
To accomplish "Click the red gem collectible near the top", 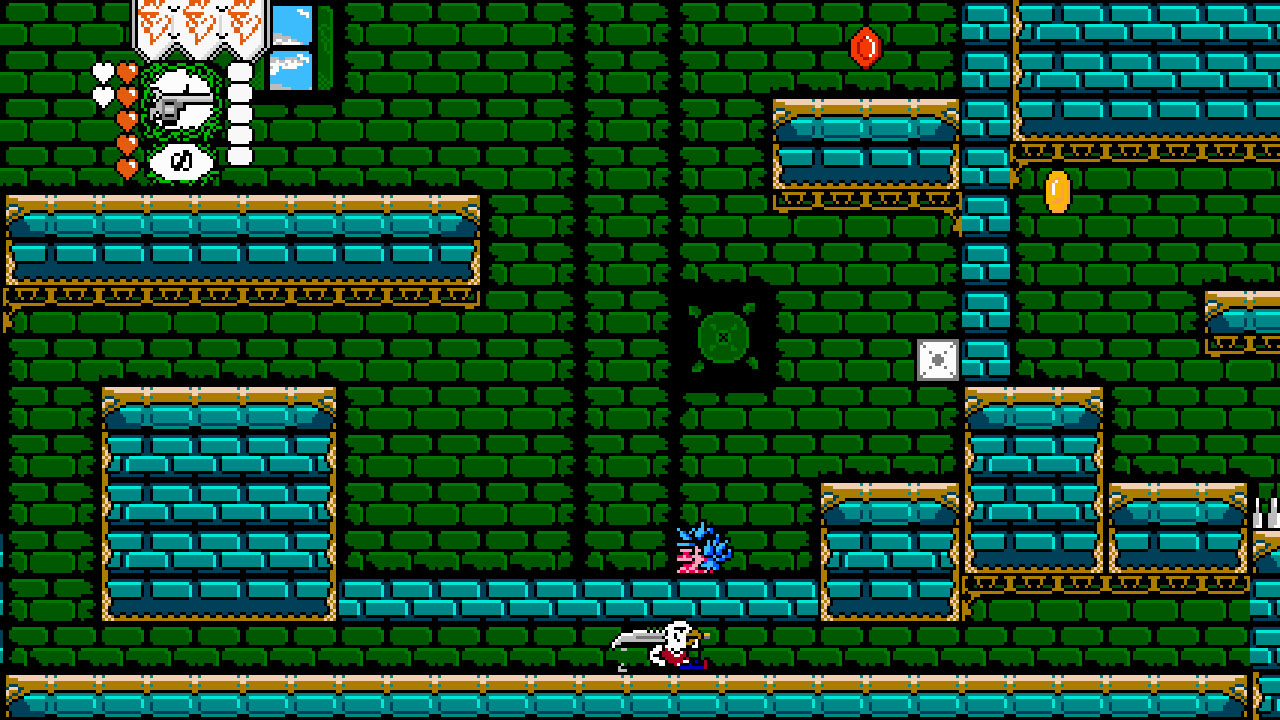I will pyautogui.click(x=864, y=48).
